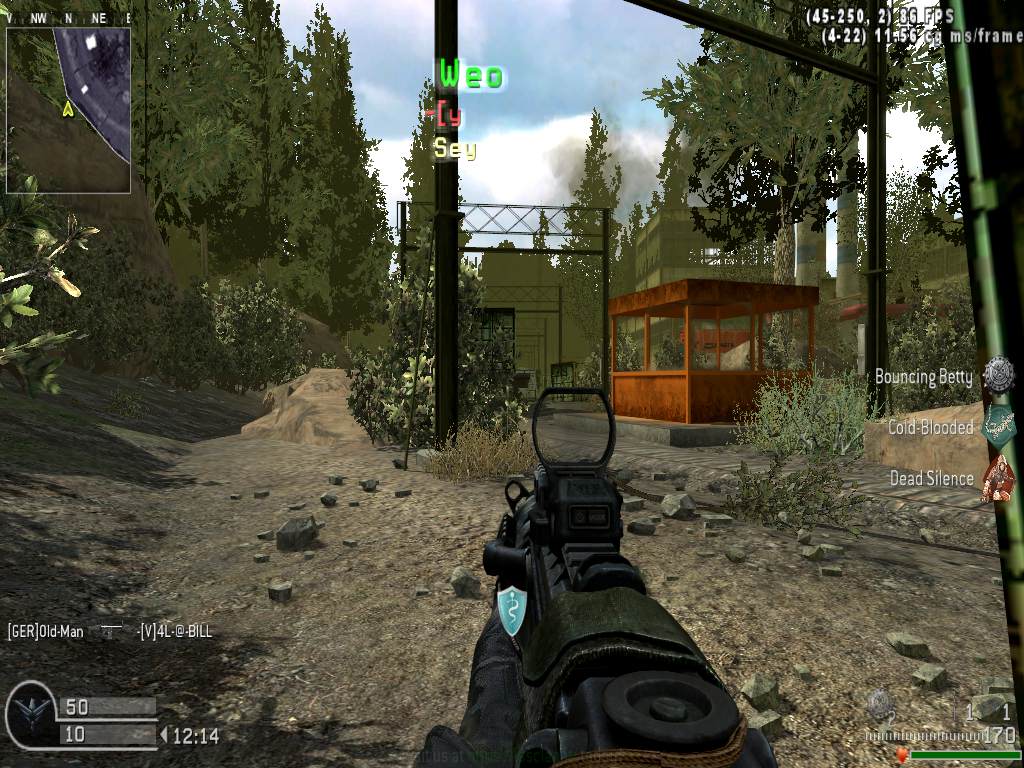The width and height of the screenshot is (1024, 768).
Task: Click the Bouncing Betty perk icon
Action: (997, 376)
